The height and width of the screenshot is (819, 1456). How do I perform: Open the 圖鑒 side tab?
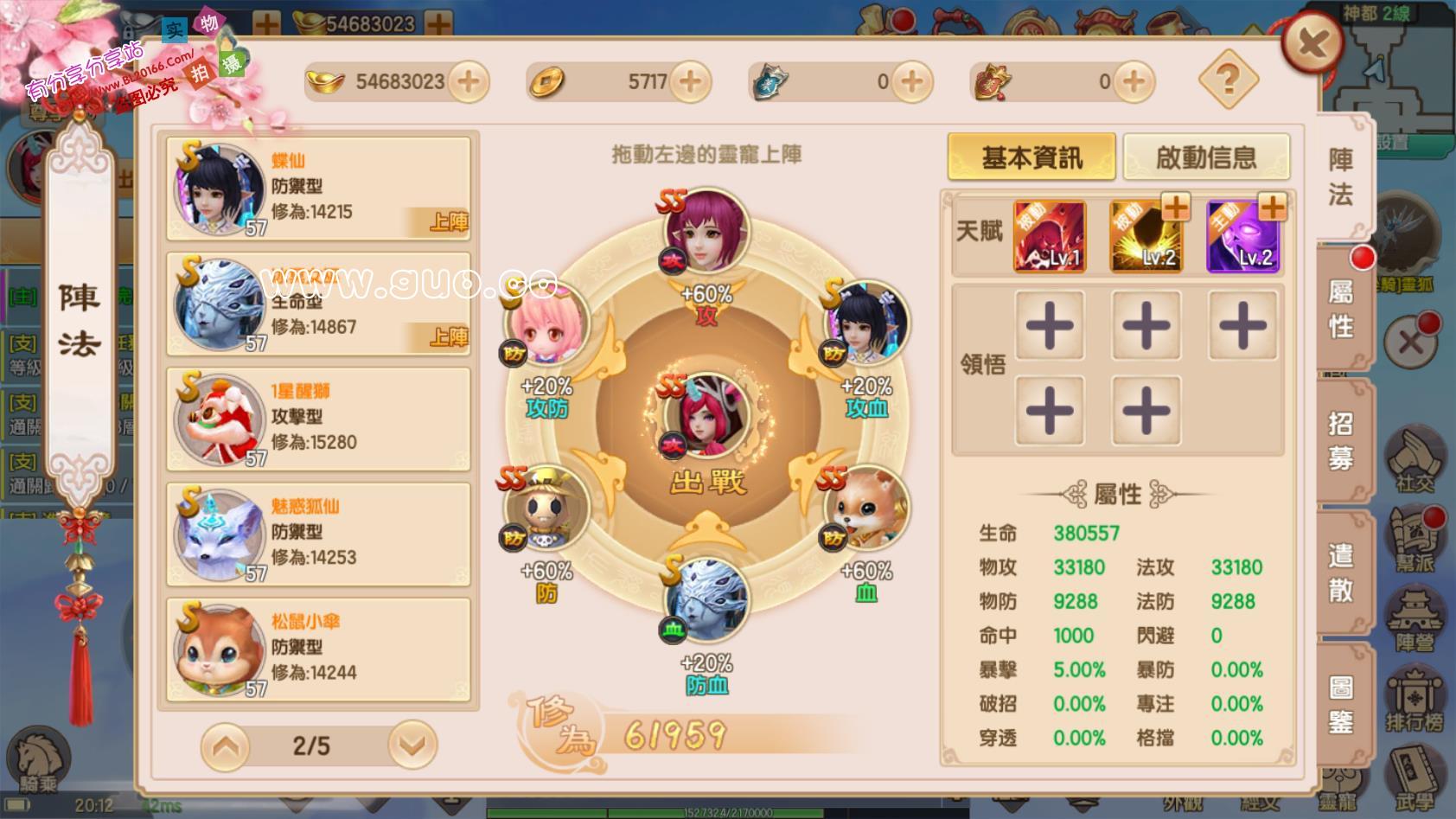pos(1341,705)
